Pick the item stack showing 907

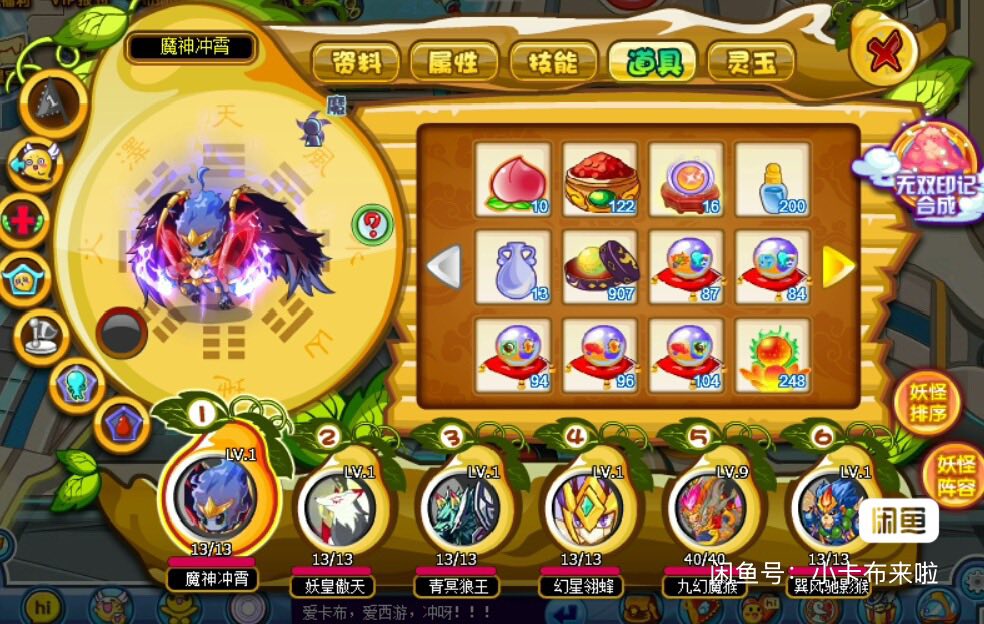[600, 267]
